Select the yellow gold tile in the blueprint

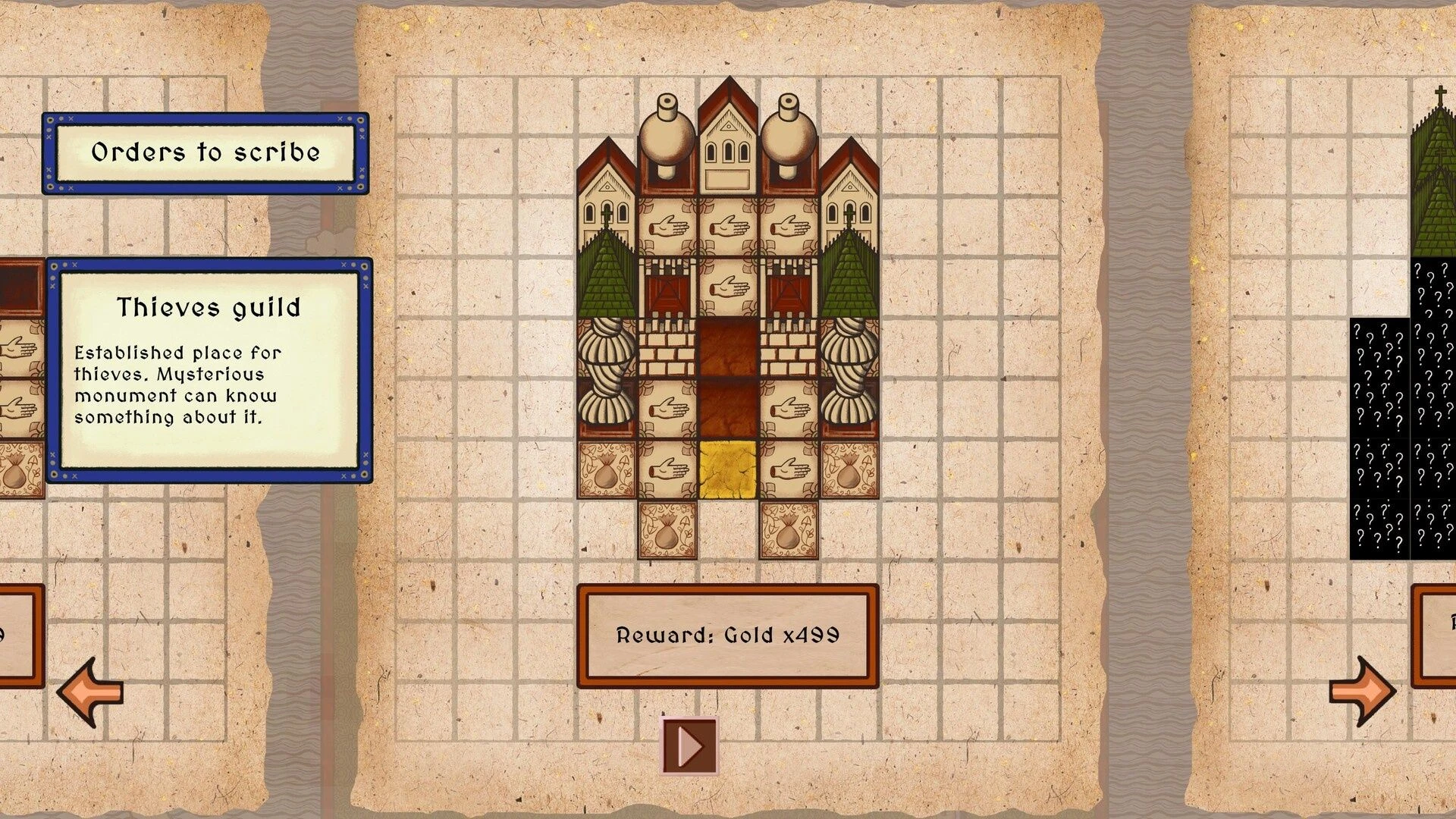(x=728, y=470)
